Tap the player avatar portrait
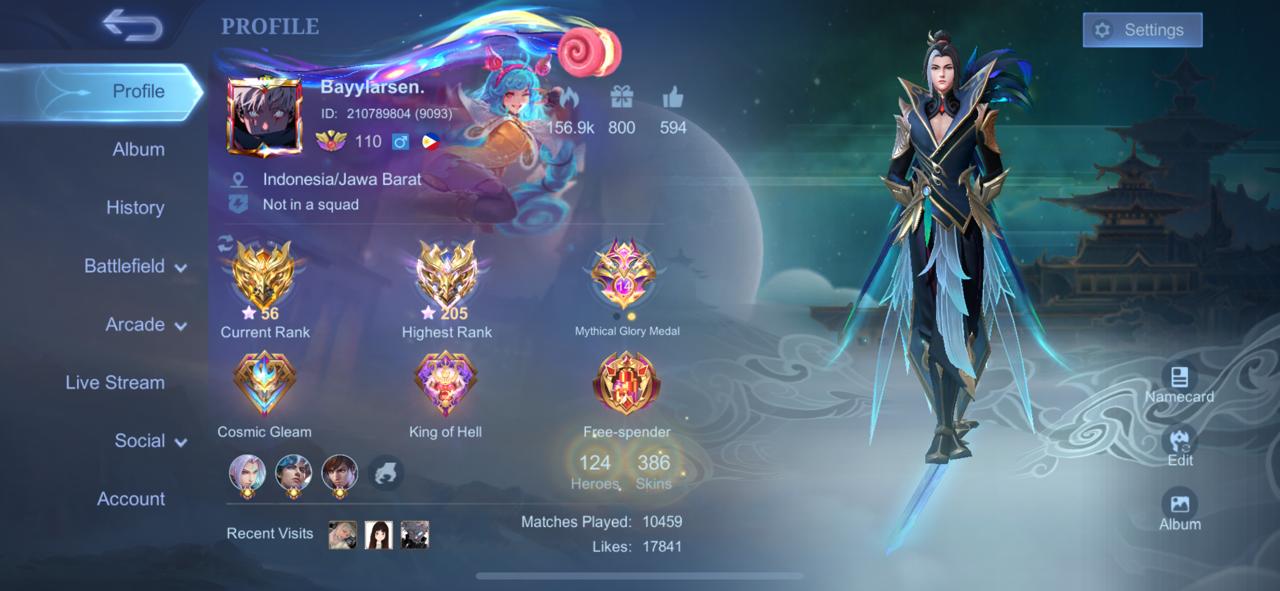 click(264, 116)
